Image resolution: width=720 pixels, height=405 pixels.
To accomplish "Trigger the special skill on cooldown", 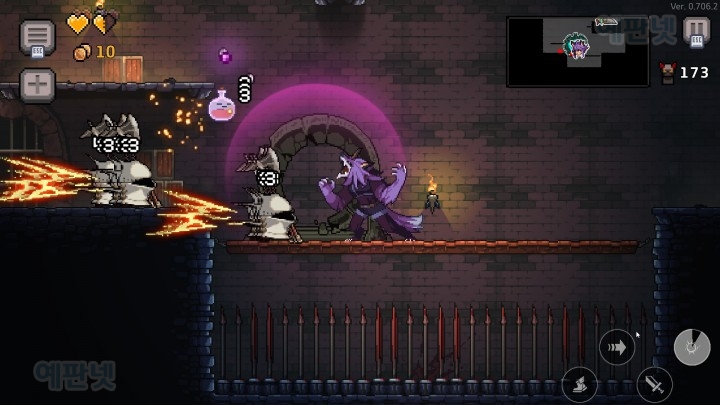I will pos(691,346).
